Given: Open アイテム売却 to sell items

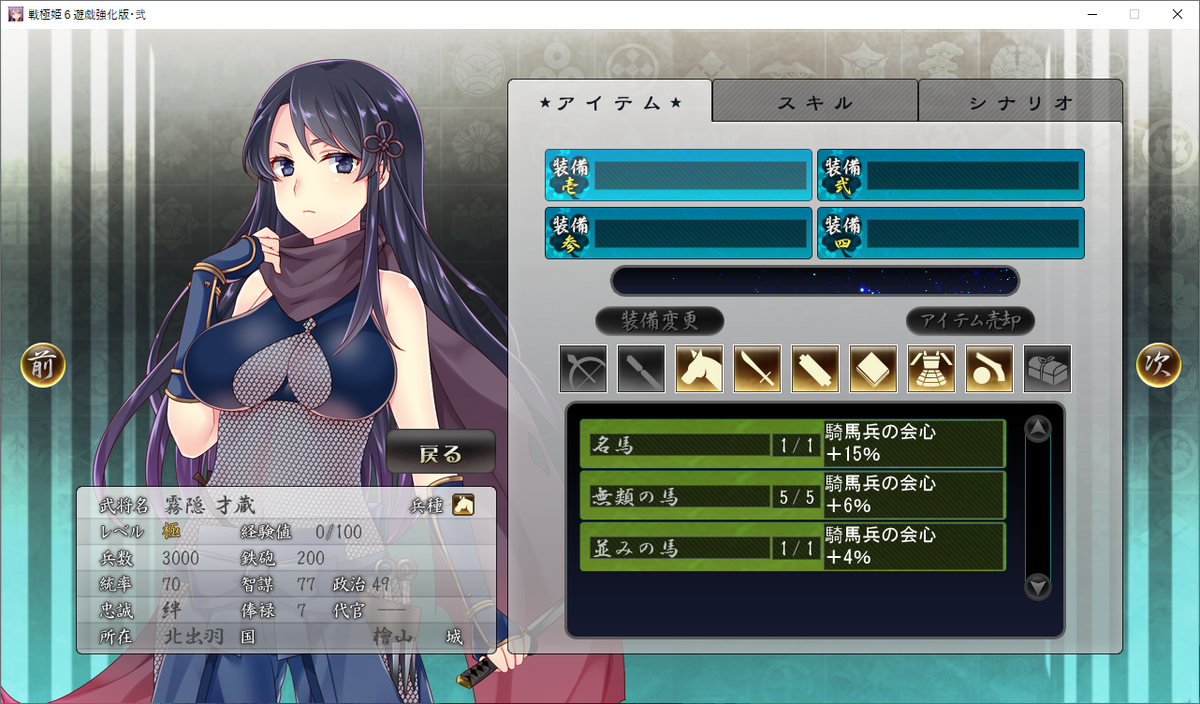Looking at the screenshot, I should click(x=970, y=321).
